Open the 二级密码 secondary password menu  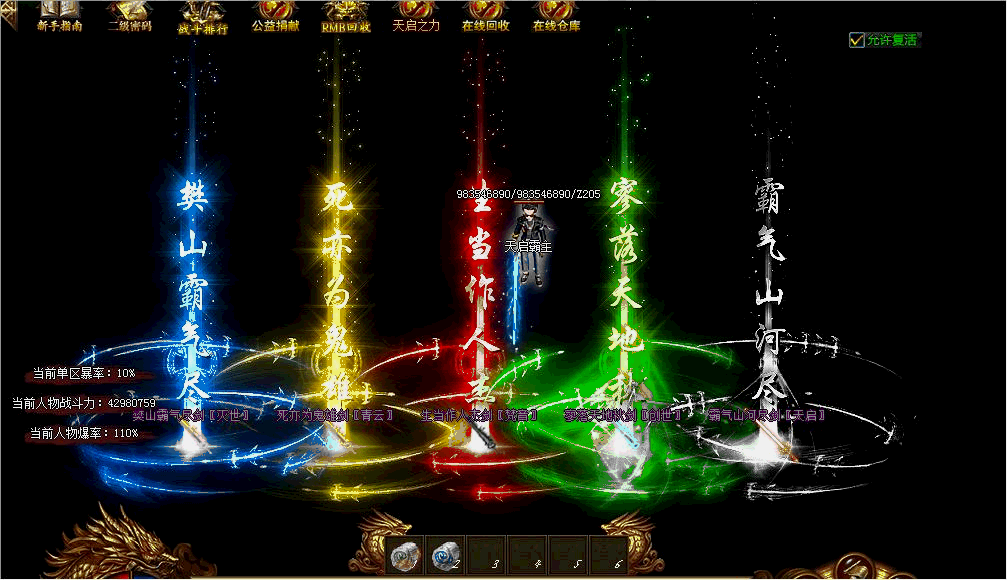click(x=130, y=16)
